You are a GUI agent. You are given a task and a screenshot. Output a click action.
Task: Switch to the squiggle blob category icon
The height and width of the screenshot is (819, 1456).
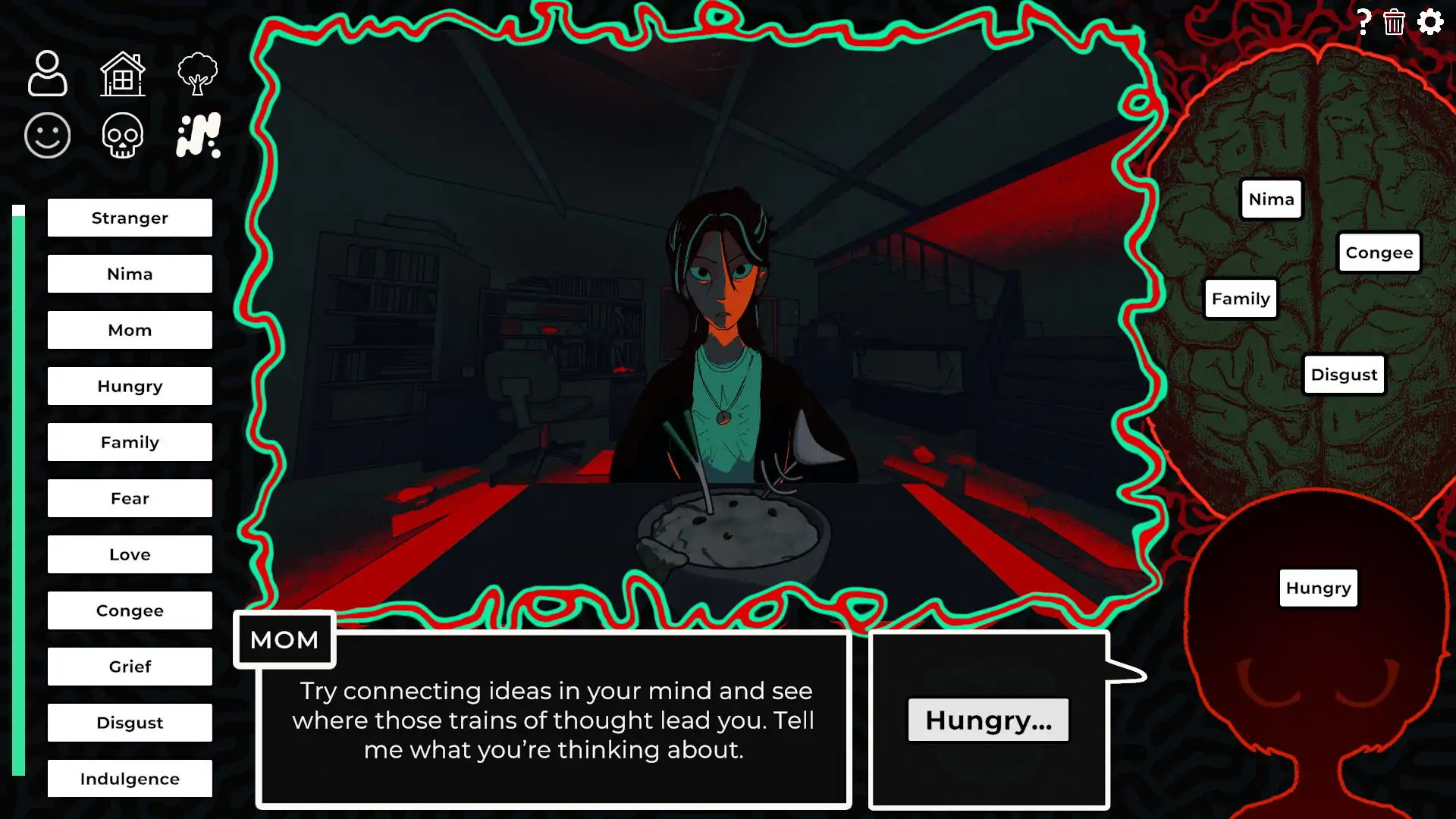click(198, 136)
